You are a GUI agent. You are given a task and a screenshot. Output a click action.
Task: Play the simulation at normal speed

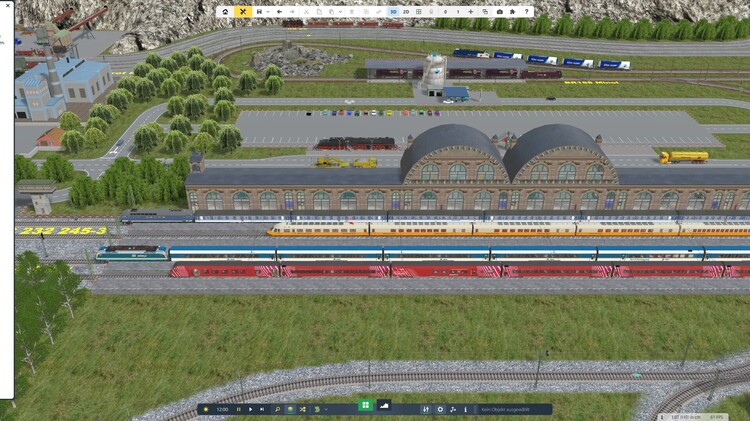(x=250, y=409)
